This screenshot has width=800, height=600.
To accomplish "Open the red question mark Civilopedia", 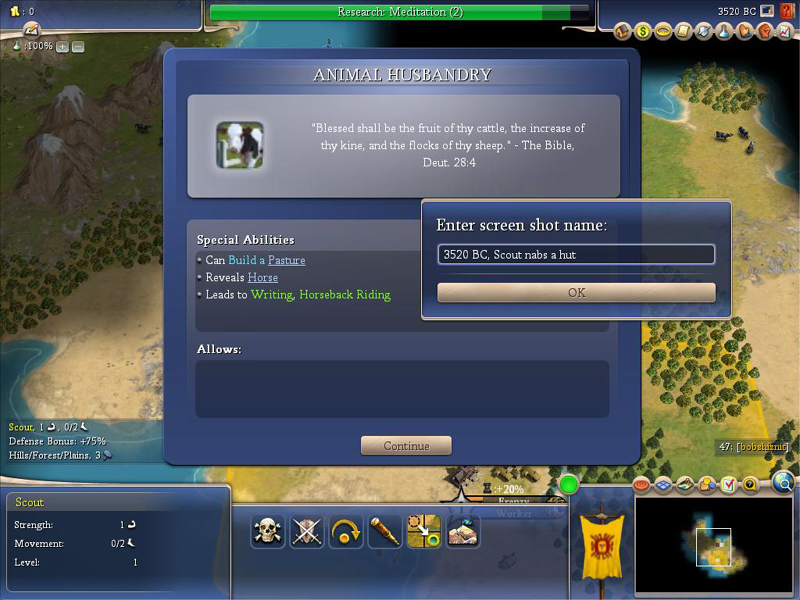I will point(787,11).
